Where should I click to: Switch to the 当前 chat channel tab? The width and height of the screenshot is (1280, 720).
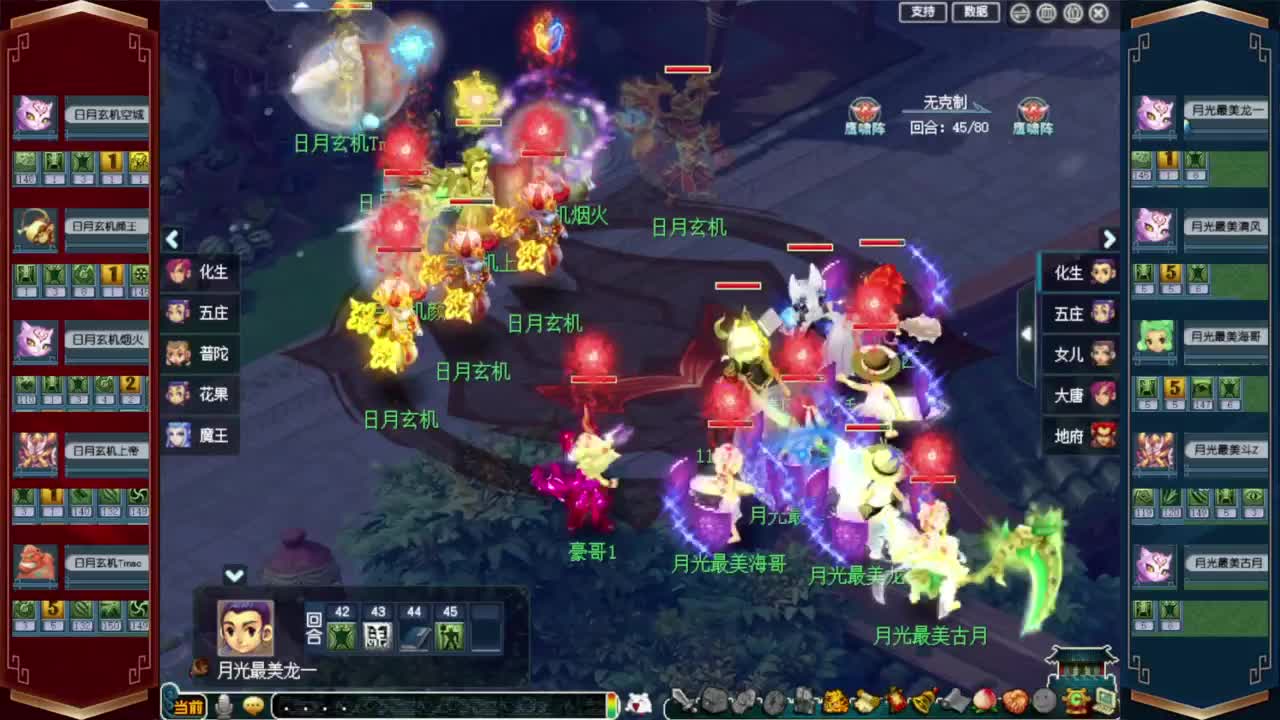point(188,705)
